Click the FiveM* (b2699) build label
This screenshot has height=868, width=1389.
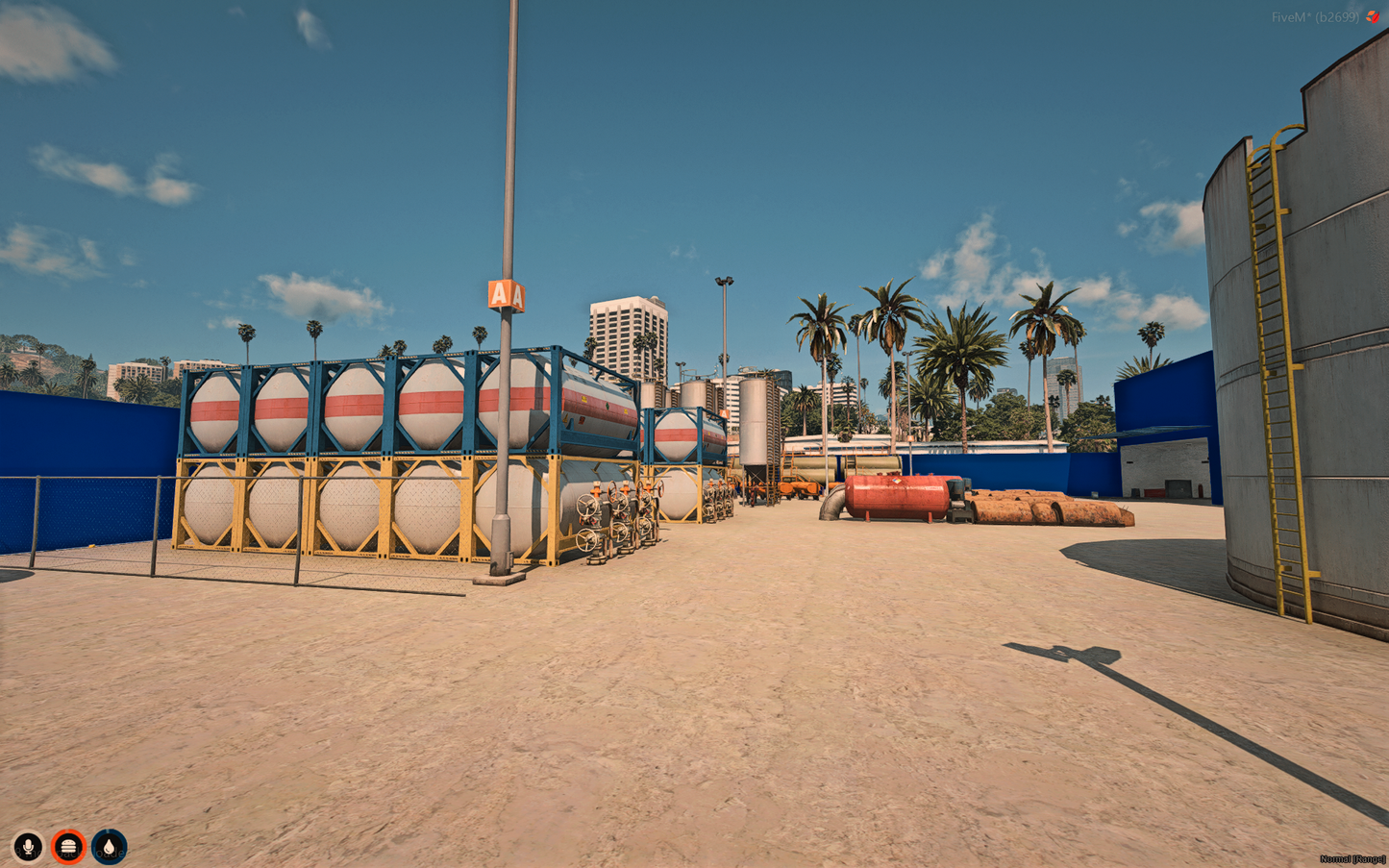(x=1315, y=15)
